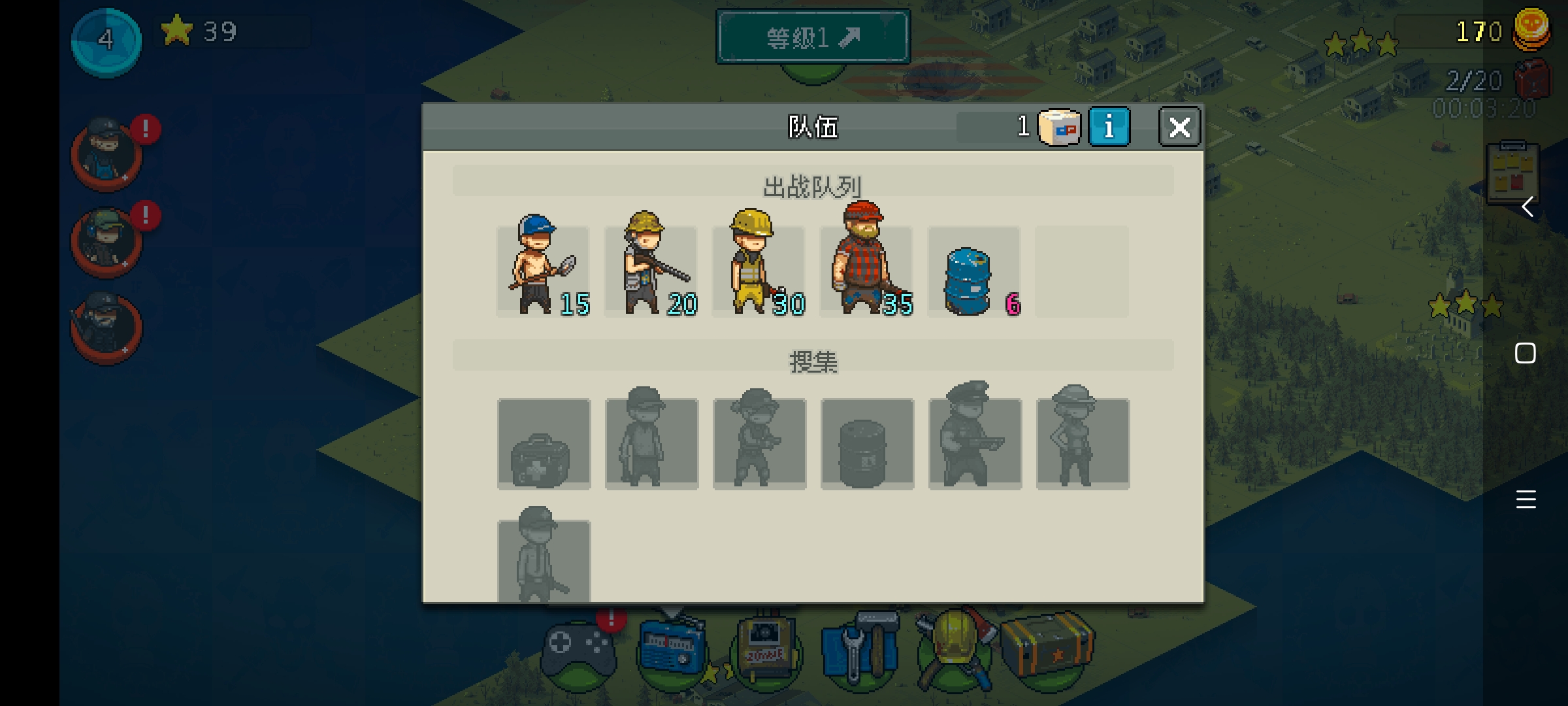Tap the Android back arrow

coord(1527,207)
